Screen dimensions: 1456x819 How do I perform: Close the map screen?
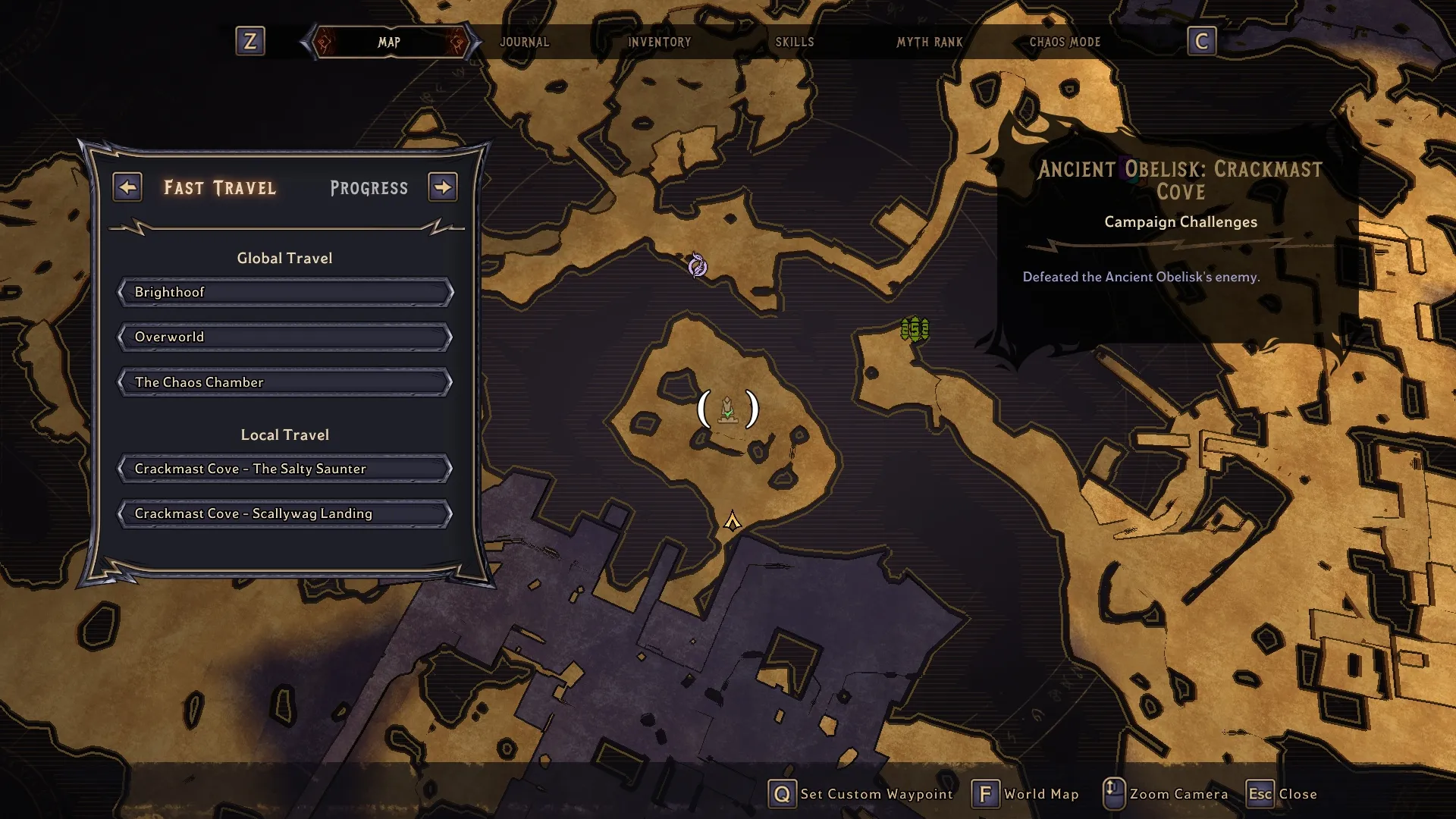1282,794
